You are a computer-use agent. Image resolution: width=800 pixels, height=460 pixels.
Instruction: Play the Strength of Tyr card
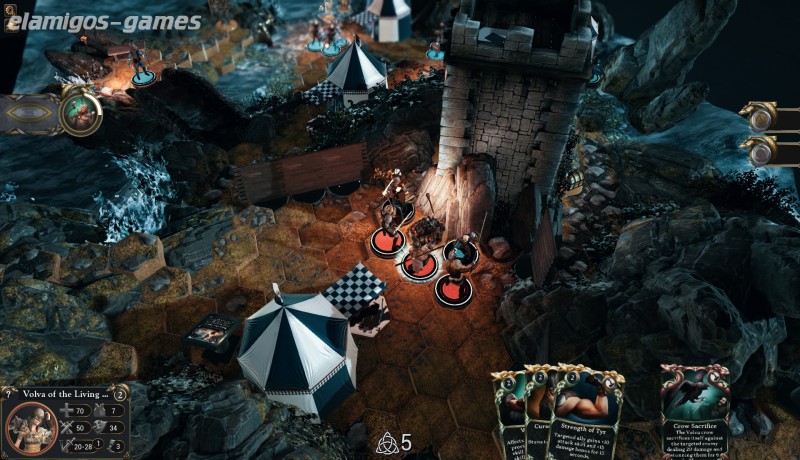click(587, 415)
